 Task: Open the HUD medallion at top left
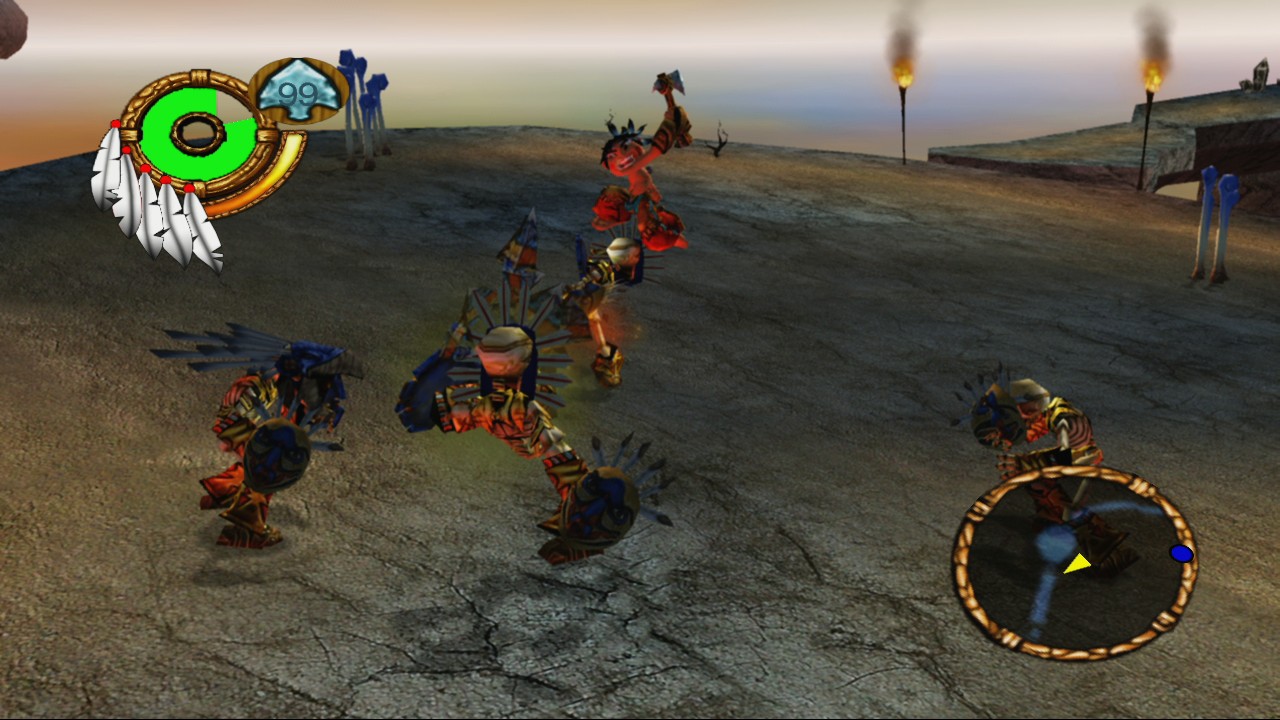point(195,132)
